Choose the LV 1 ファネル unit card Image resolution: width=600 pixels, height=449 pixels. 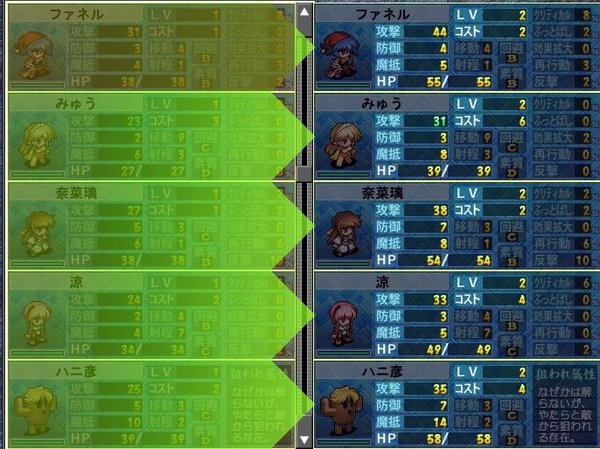pyautogui.click(x=150, y=47)
